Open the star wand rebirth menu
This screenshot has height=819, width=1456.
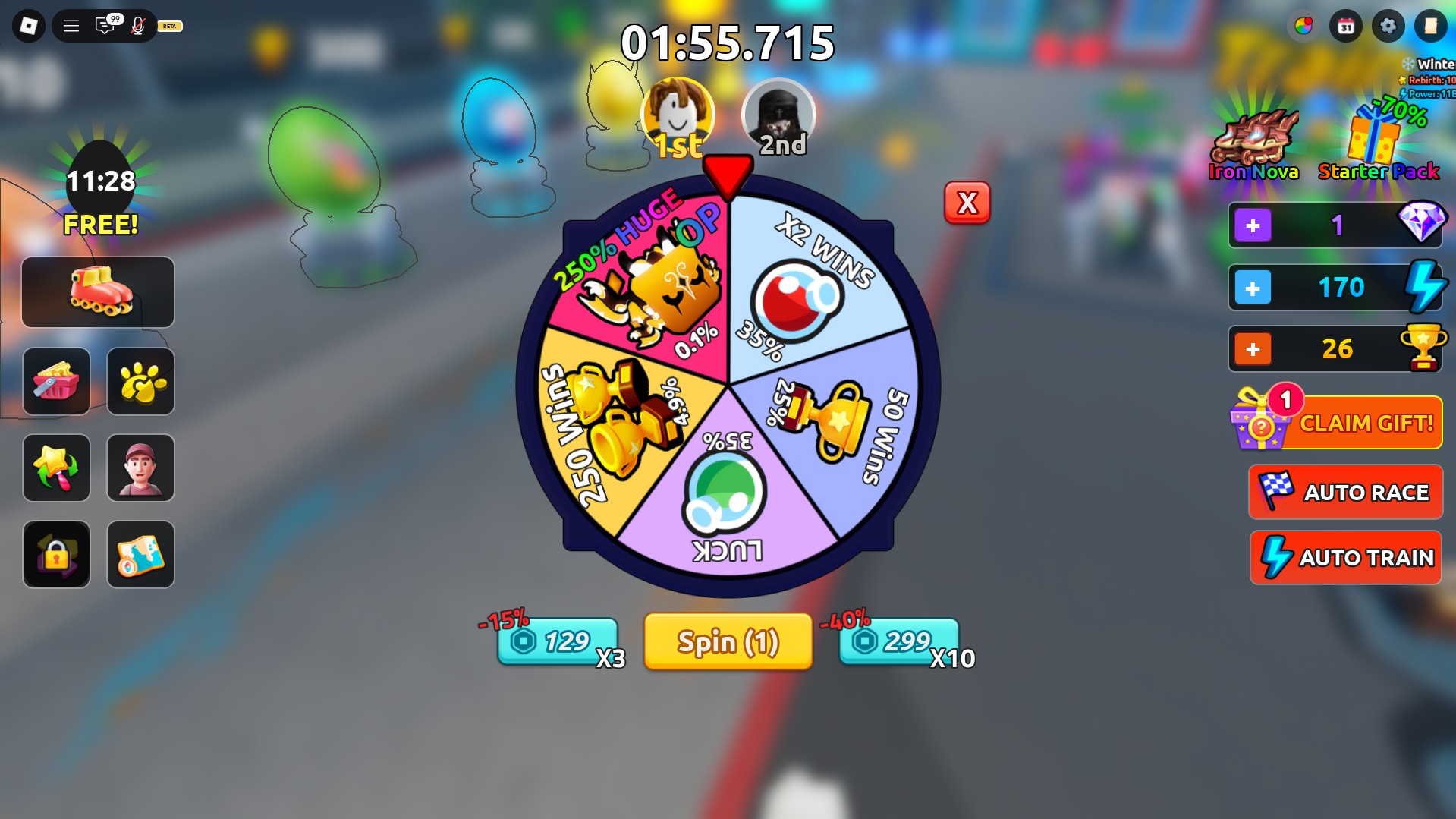(56, 468)
